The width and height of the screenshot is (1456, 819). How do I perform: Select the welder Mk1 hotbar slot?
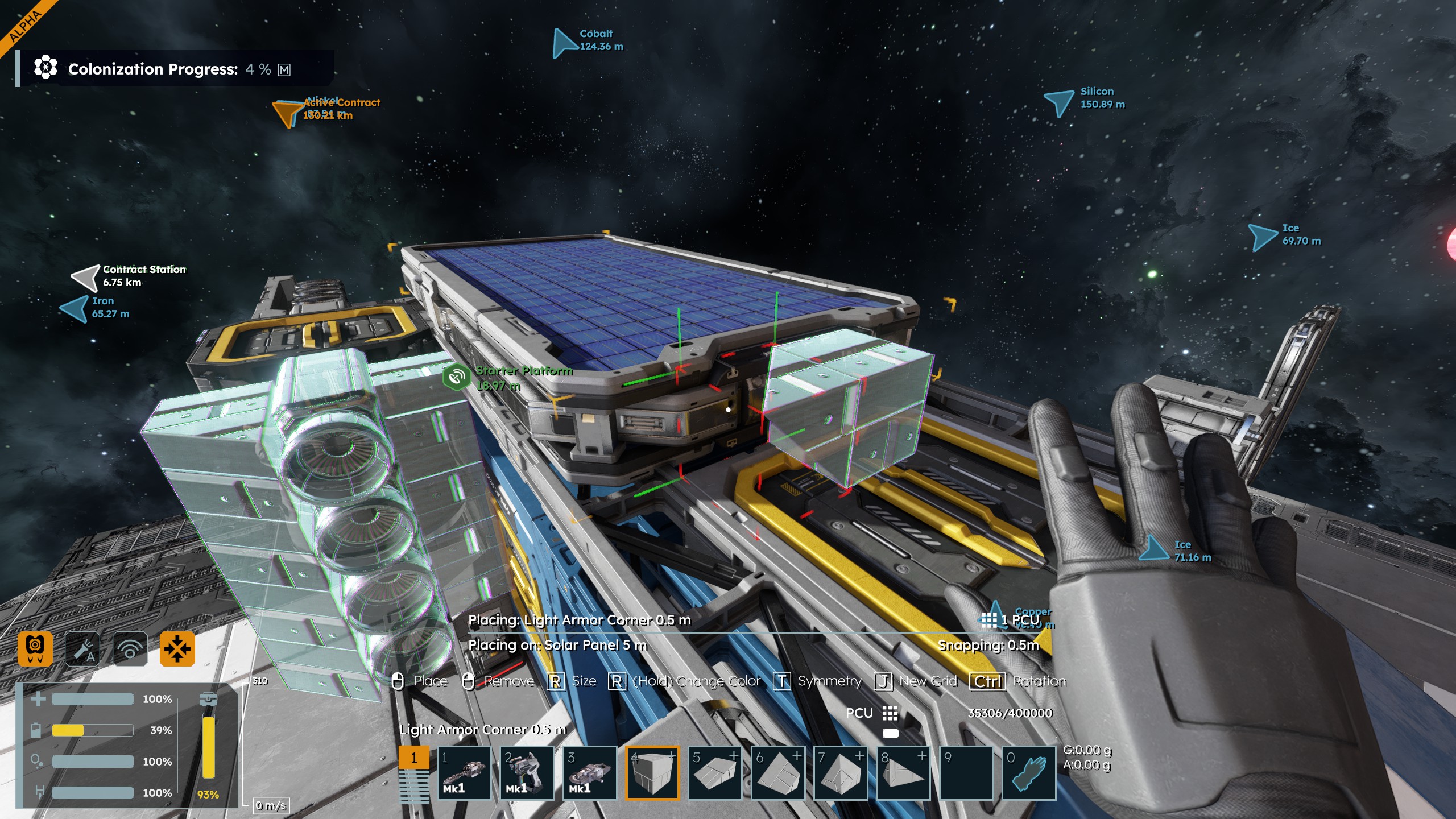tap(527, 773)
